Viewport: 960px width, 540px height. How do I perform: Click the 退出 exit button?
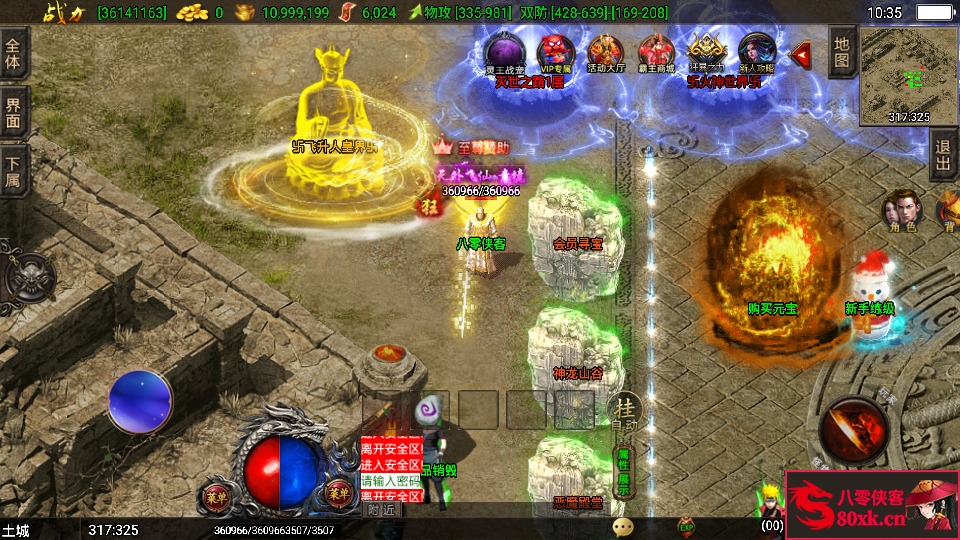pyautogui.click(x=942, y=155)
